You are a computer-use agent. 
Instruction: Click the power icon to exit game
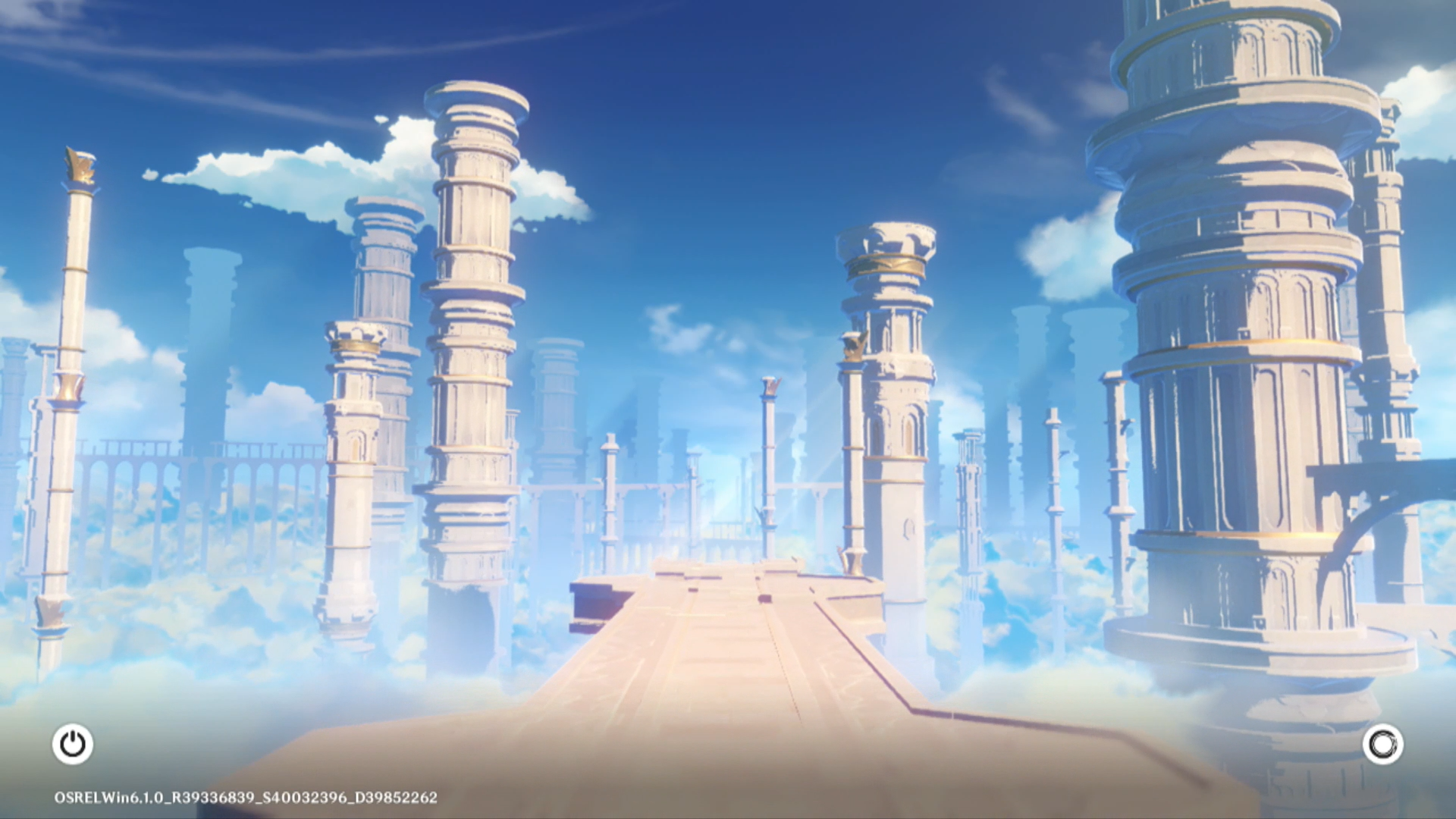coord(73,744)
